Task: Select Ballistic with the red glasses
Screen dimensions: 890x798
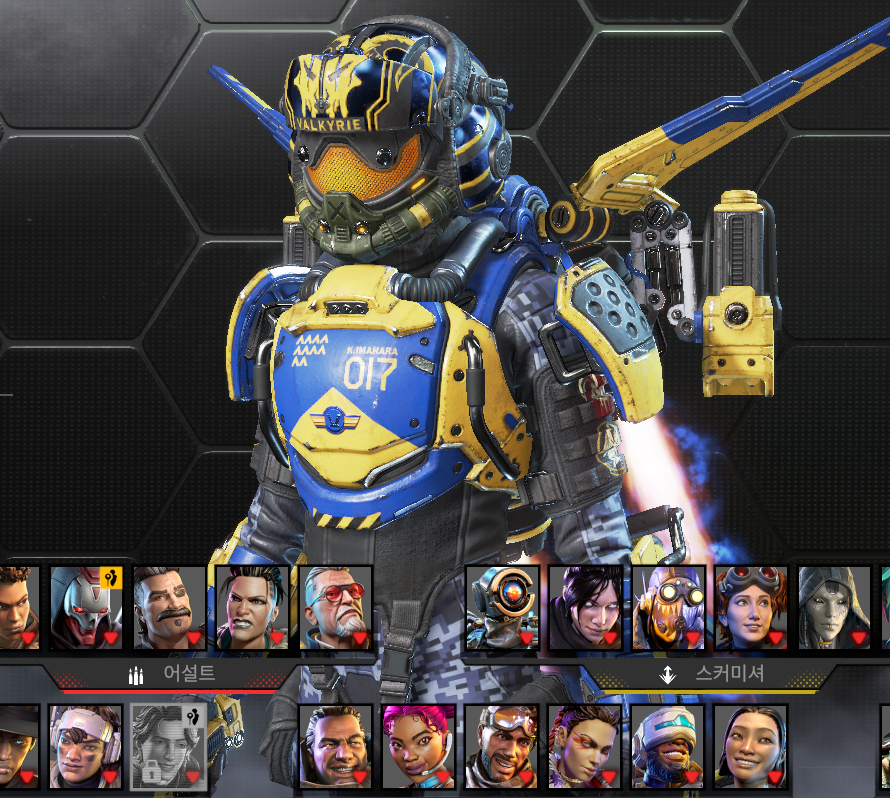Action: click(335, 608)
